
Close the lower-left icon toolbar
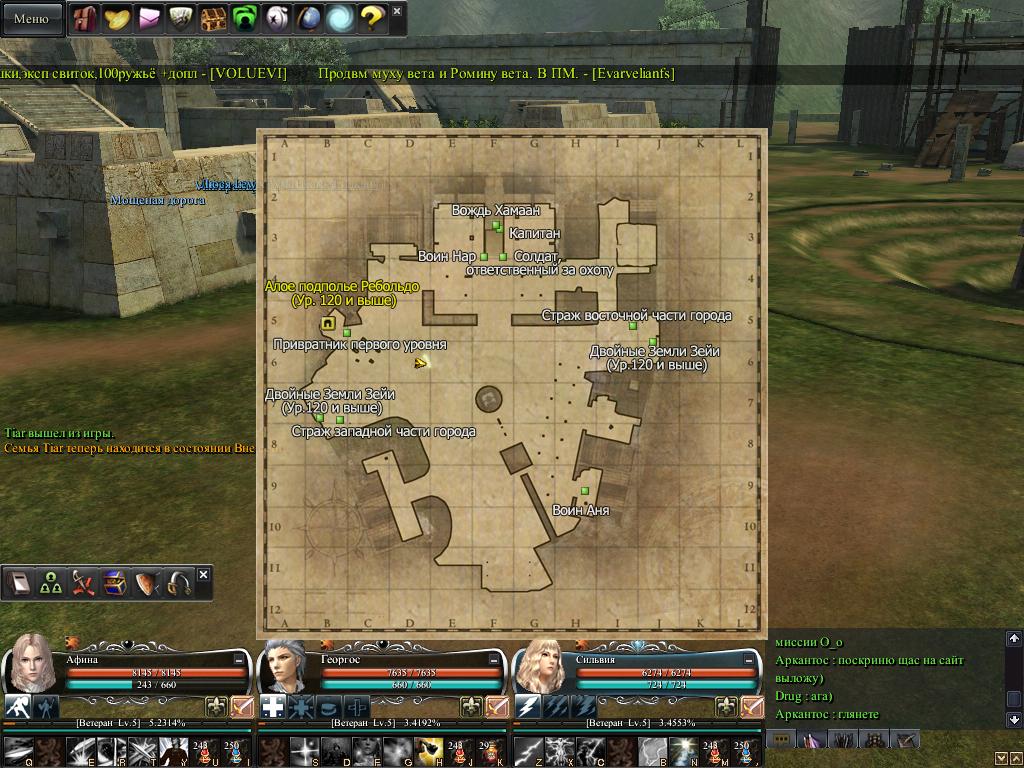click(203, 575)
